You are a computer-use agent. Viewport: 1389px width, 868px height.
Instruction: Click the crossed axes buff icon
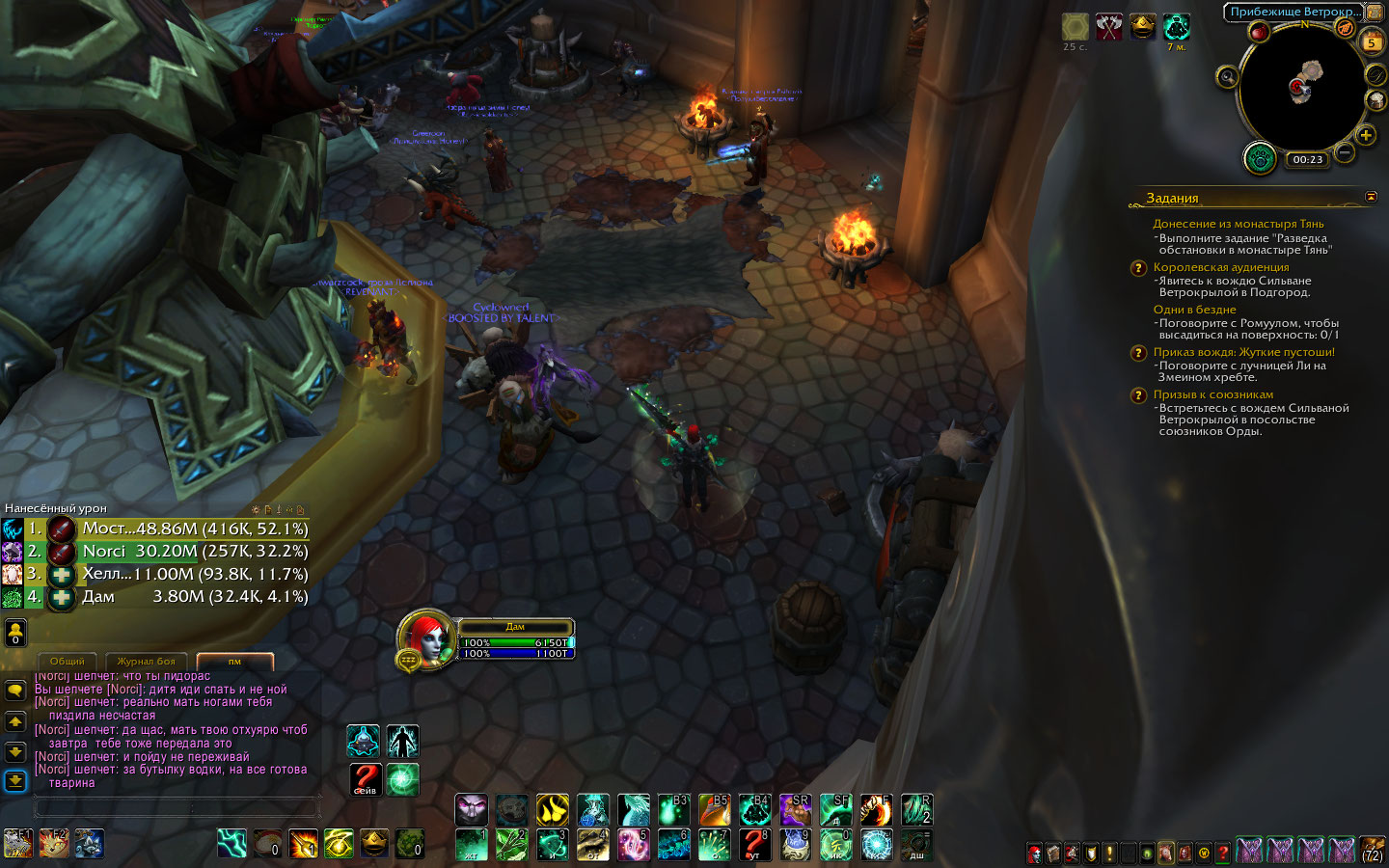[1109, 27]
